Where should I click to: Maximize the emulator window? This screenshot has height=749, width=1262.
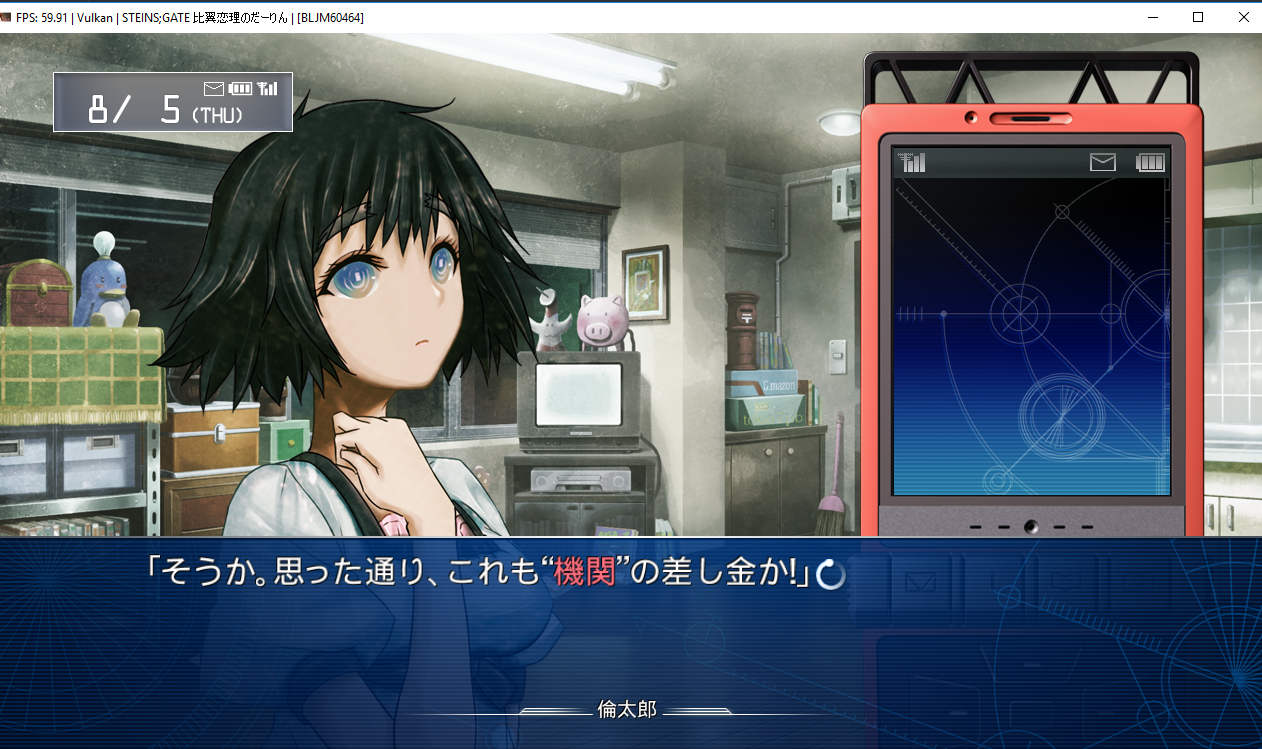coord(1197,17)
